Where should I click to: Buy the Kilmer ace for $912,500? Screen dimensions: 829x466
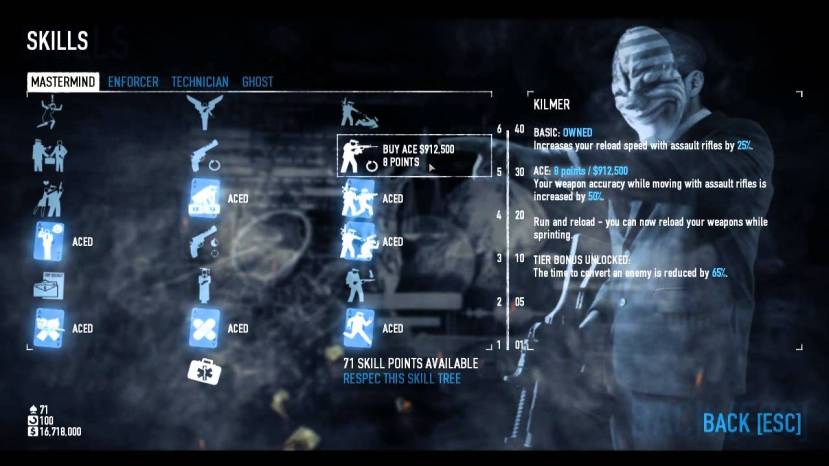[x=414, y=154]
